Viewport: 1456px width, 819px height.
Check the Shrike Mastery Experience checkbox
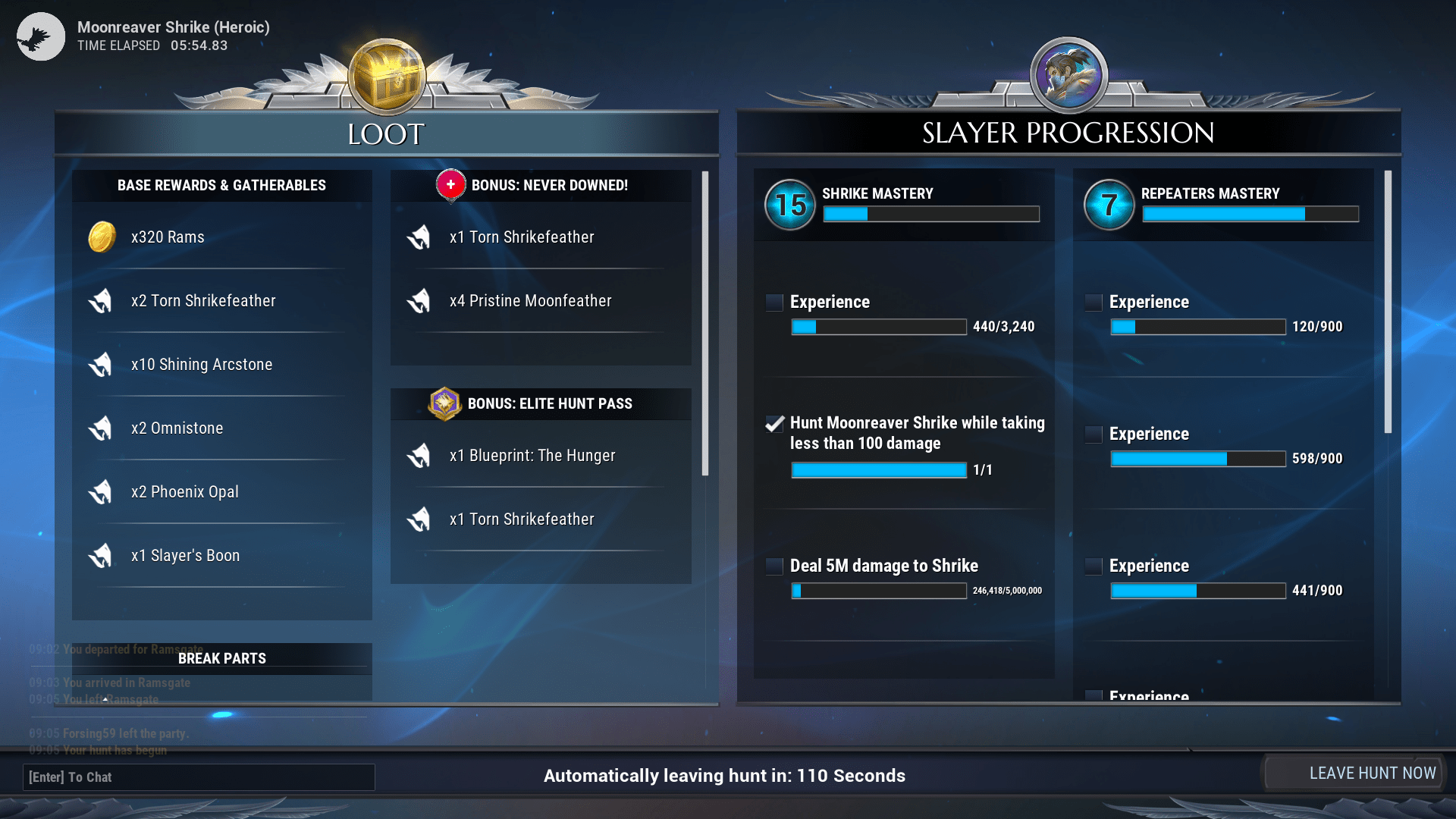coord(773,302)
